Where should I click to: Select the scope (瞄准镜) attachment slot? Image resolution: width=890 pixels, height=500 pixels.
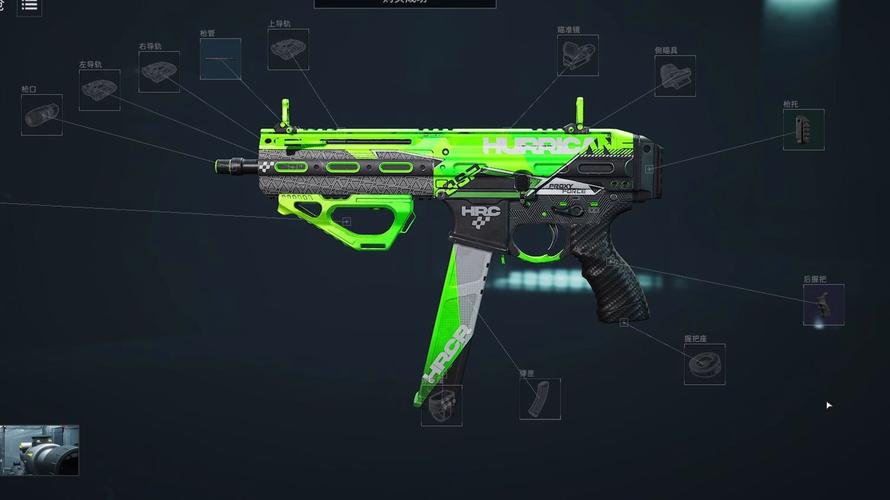[x=578, y=56]
